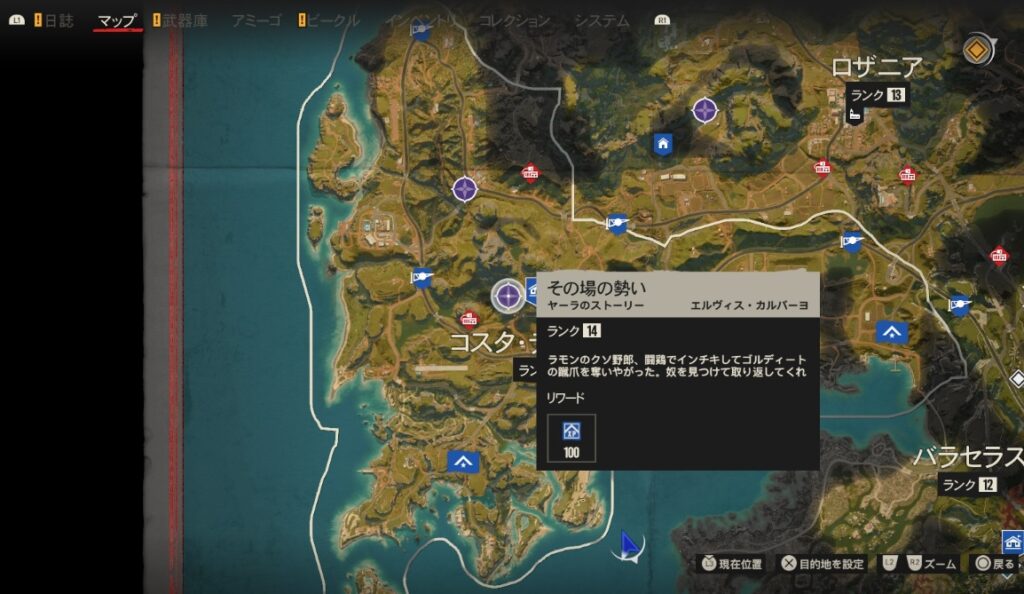
Task: Select the ロザニア region label
Action: [877, 67]
